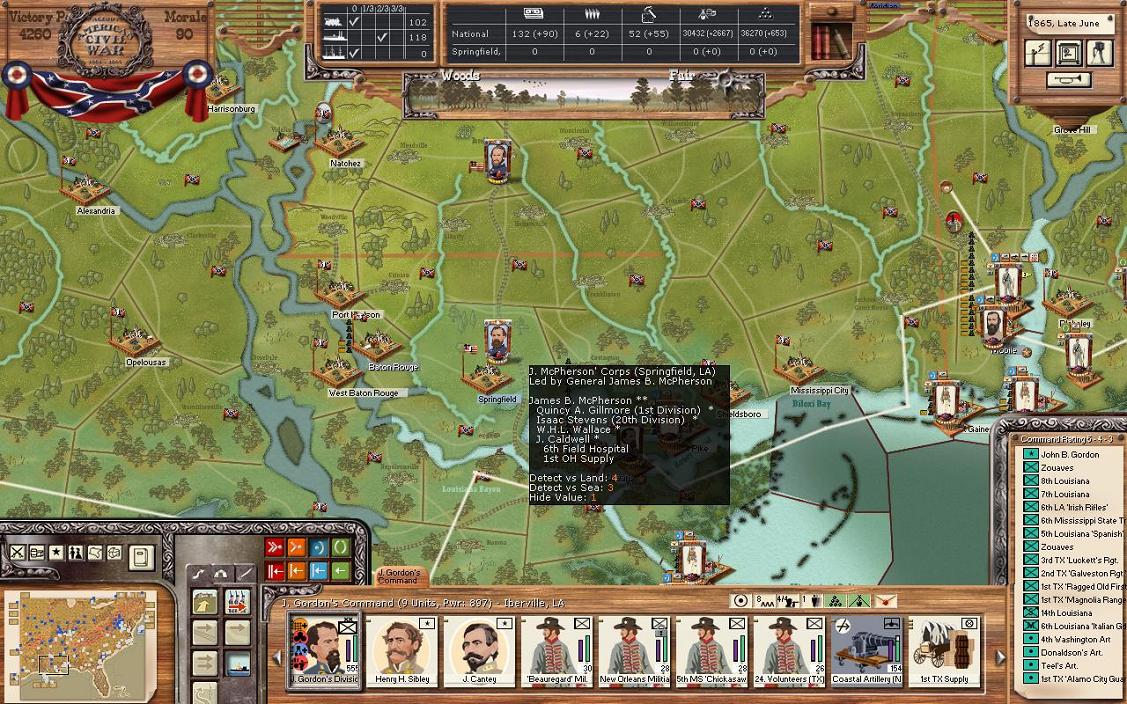Open the framed portrait icon button
The height and width of the screenshot is (704, 1127).
pos(1069,52)
